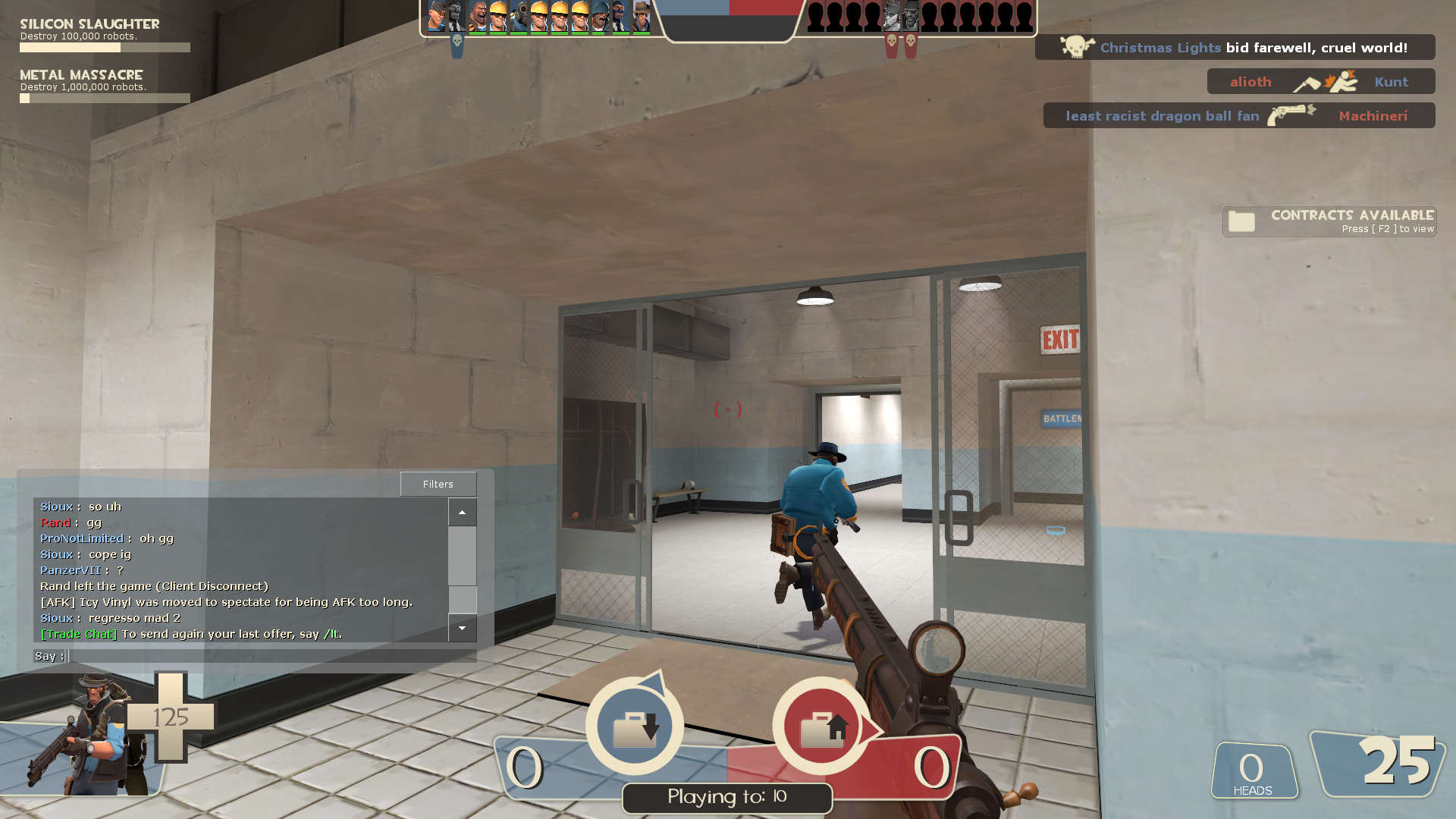
Task: Click the Sniper class portrait
Action: (91, 734)
